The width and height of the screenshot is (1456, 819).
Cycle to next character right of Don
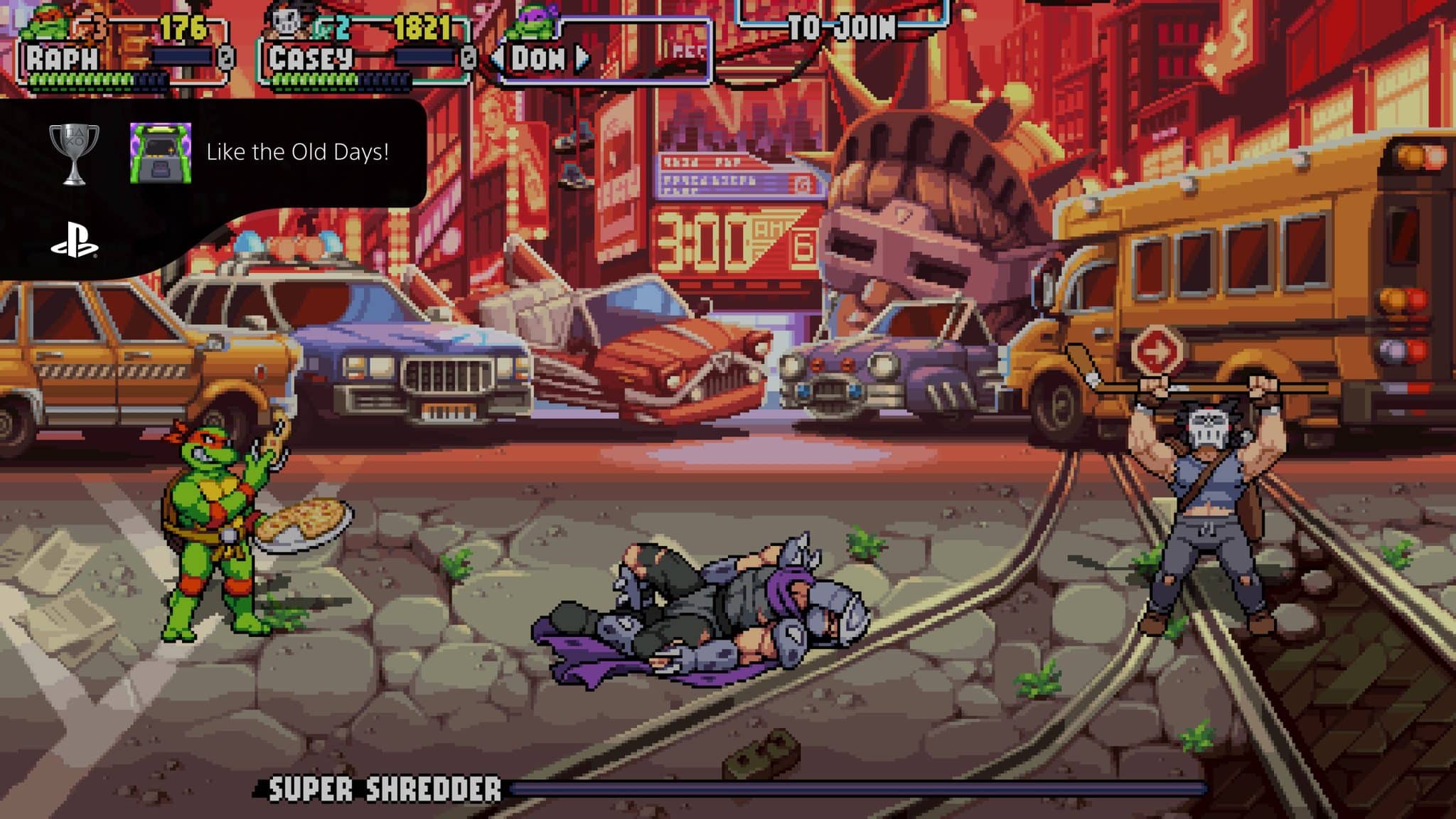(582, 59)
